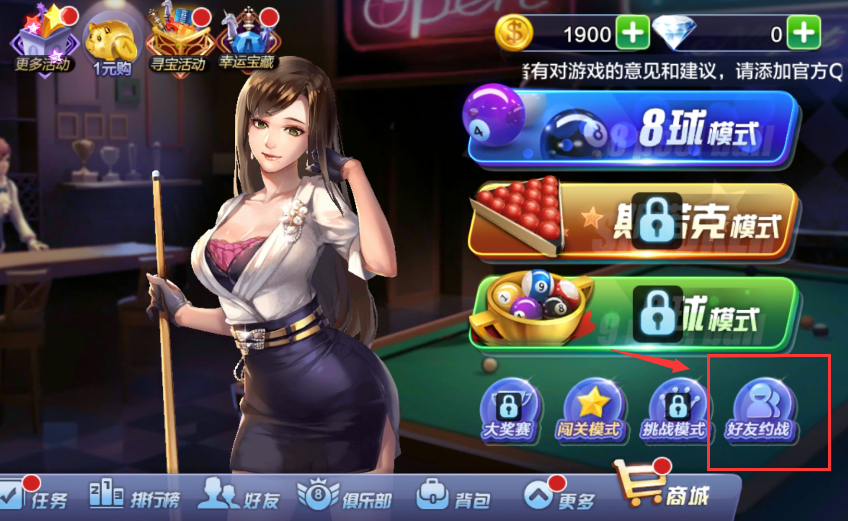Open the 幸运宝藏 lucky treasure event
This screenshot has height=521, width=848.
point(247,40)
